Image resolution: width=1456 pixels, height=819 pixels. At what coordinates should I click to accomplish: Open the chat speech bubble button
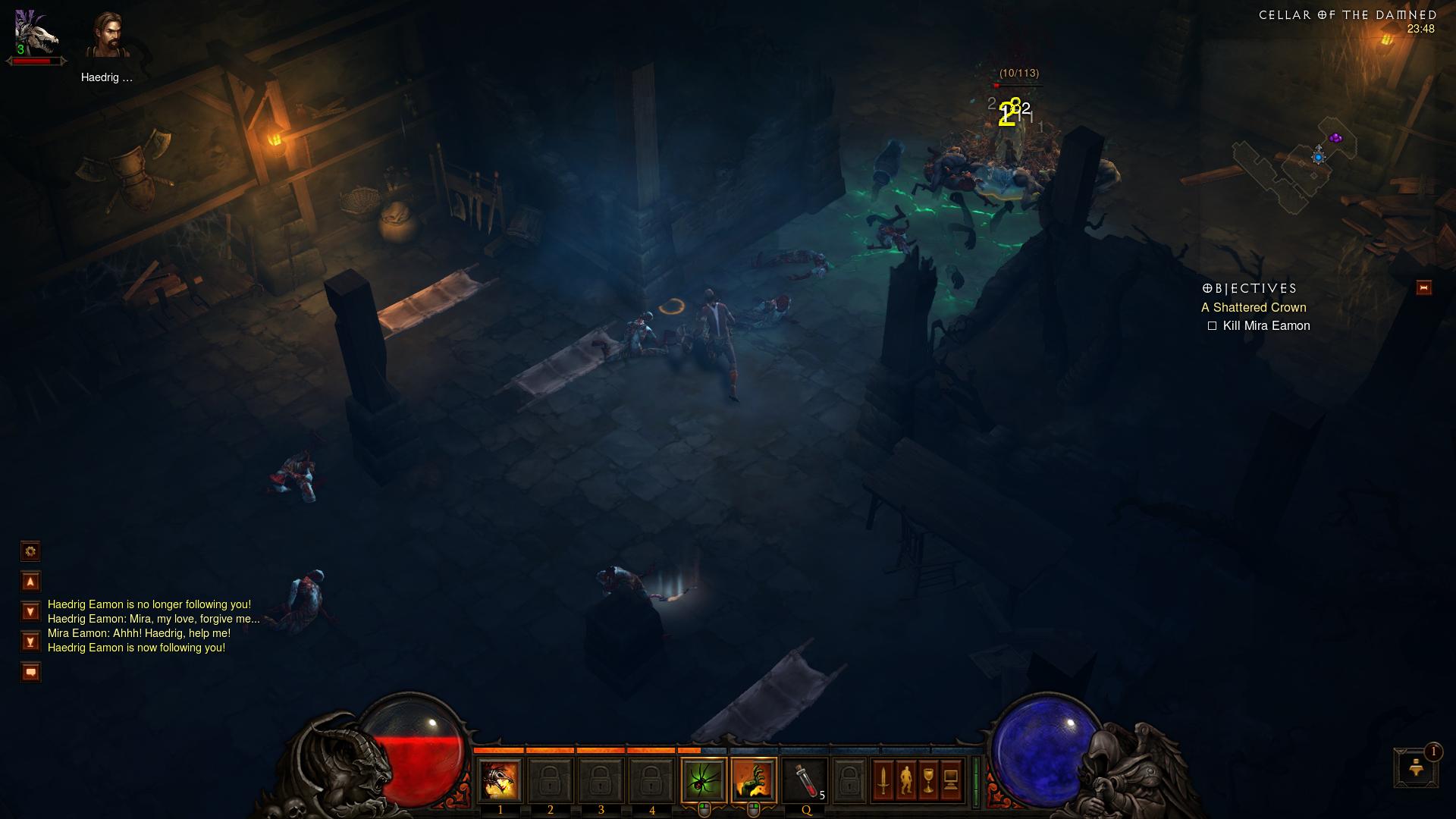tap(30, 672)
